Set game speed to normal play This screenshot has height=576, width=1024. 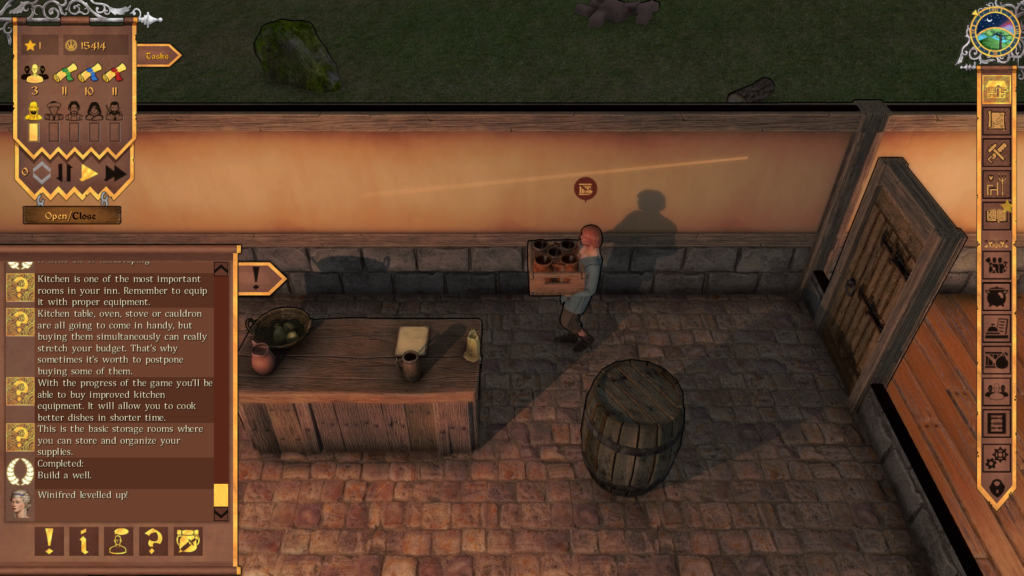coord(89,172)
